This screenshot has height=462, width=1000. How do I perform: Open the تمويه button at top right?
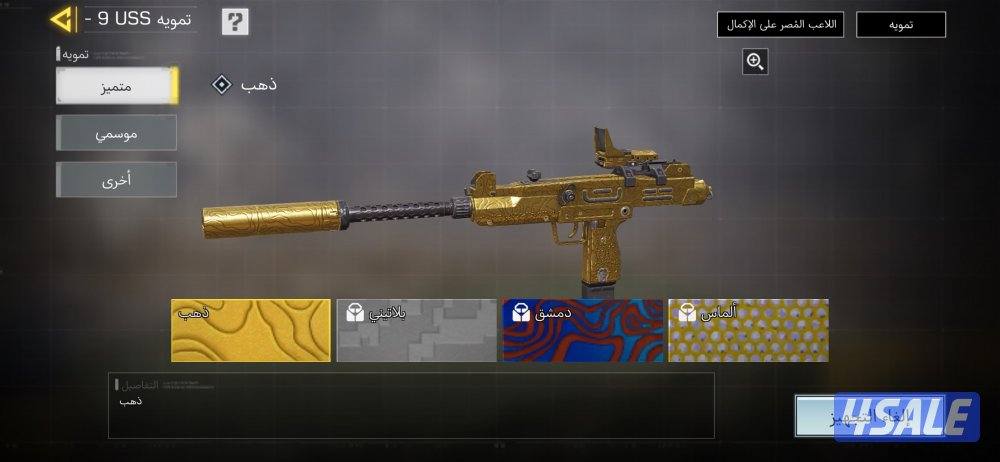(900, 25)
